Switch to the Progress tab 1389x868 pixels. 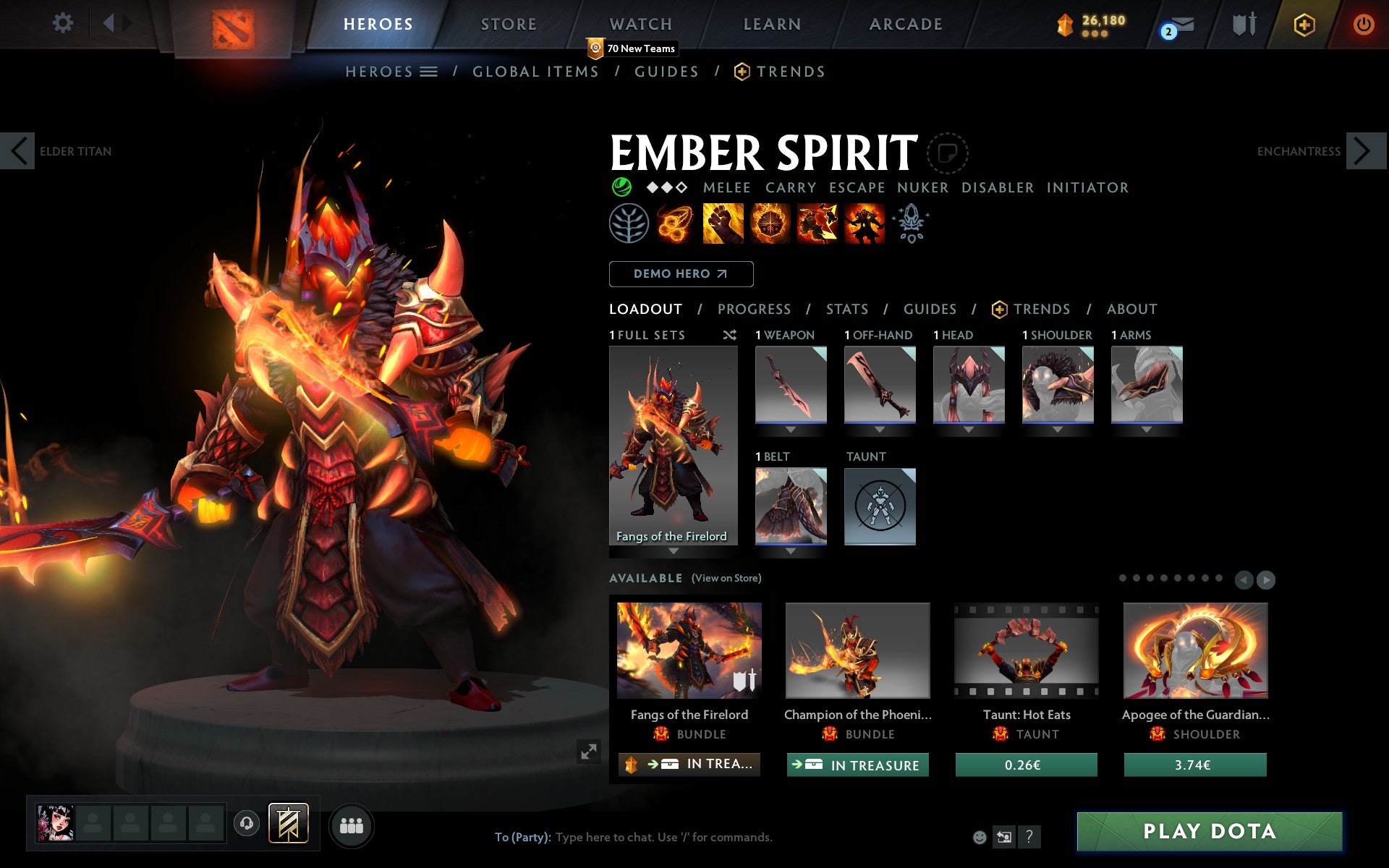754,309
